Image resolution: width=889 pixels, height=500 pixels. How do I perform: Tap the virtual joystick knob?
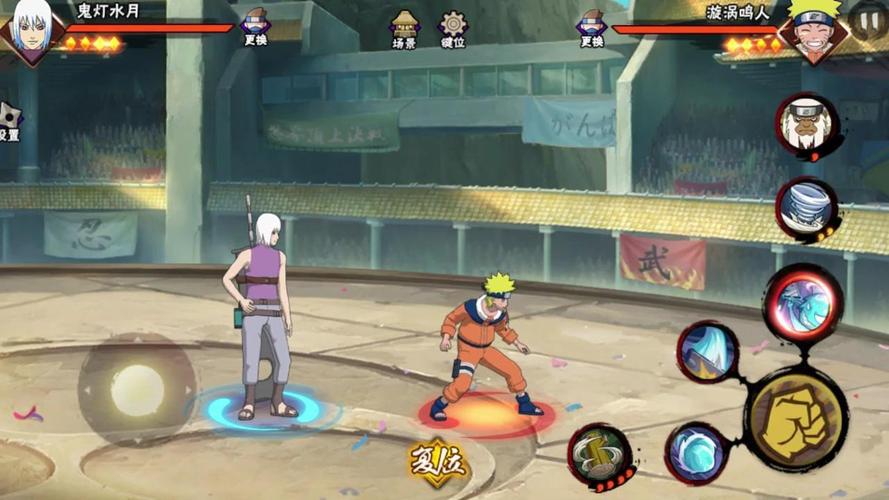click(137, 390)
